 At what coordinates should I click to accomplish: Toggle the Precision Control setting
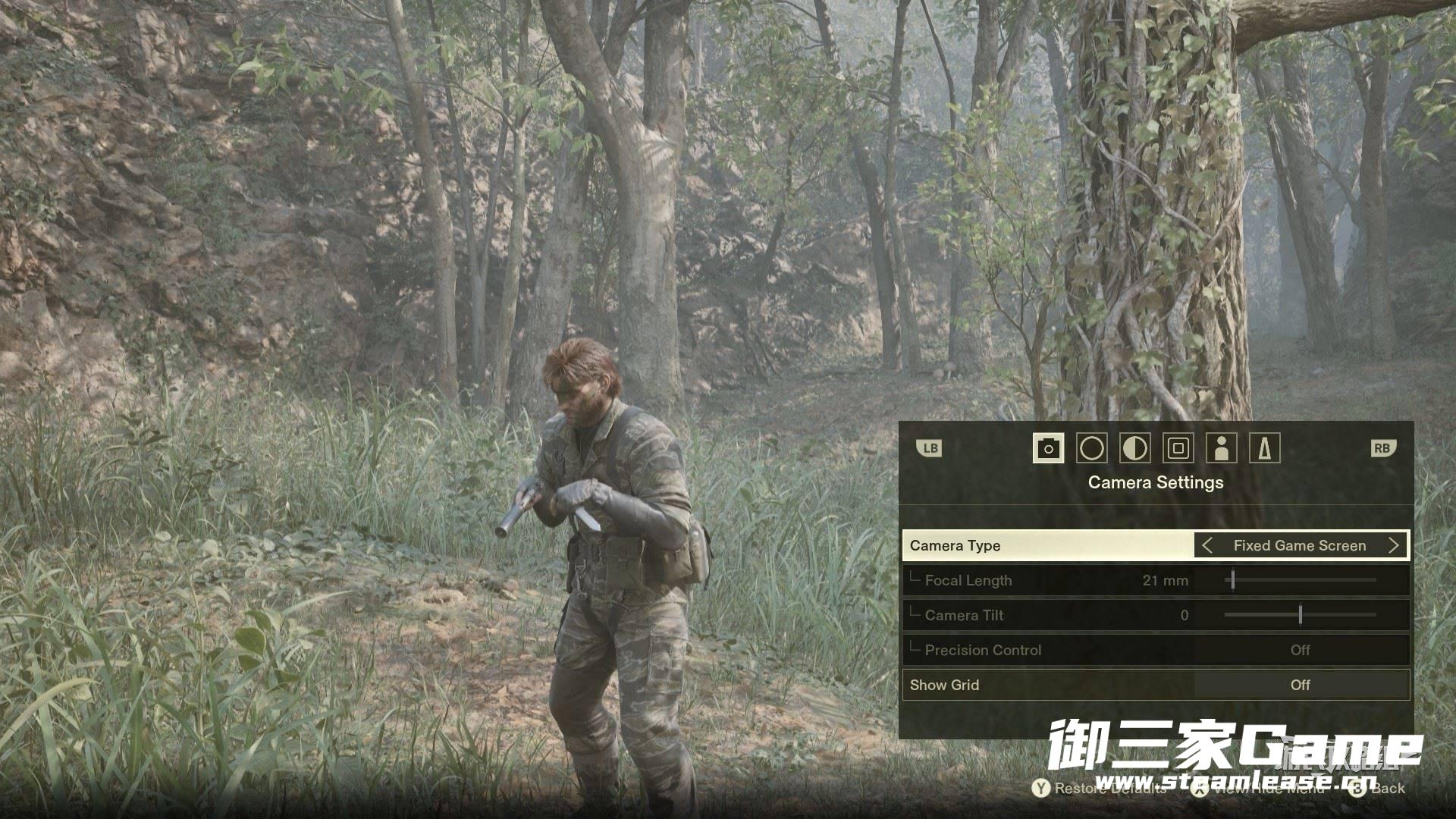[x=1300, y=650]
